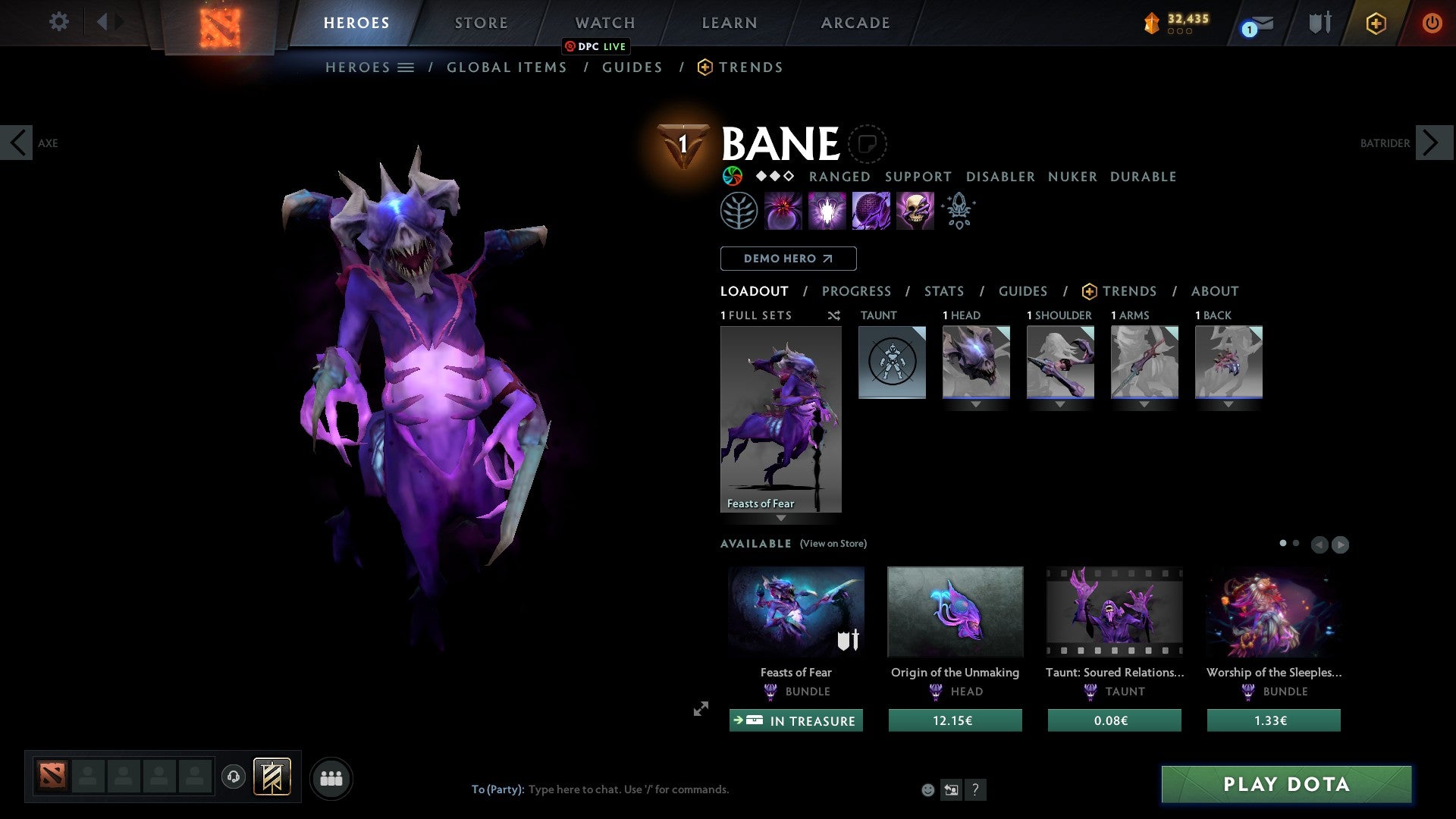
Task: Open the Heroes hamburger menu
Action: pyautogui.click(x=405, y=67)
